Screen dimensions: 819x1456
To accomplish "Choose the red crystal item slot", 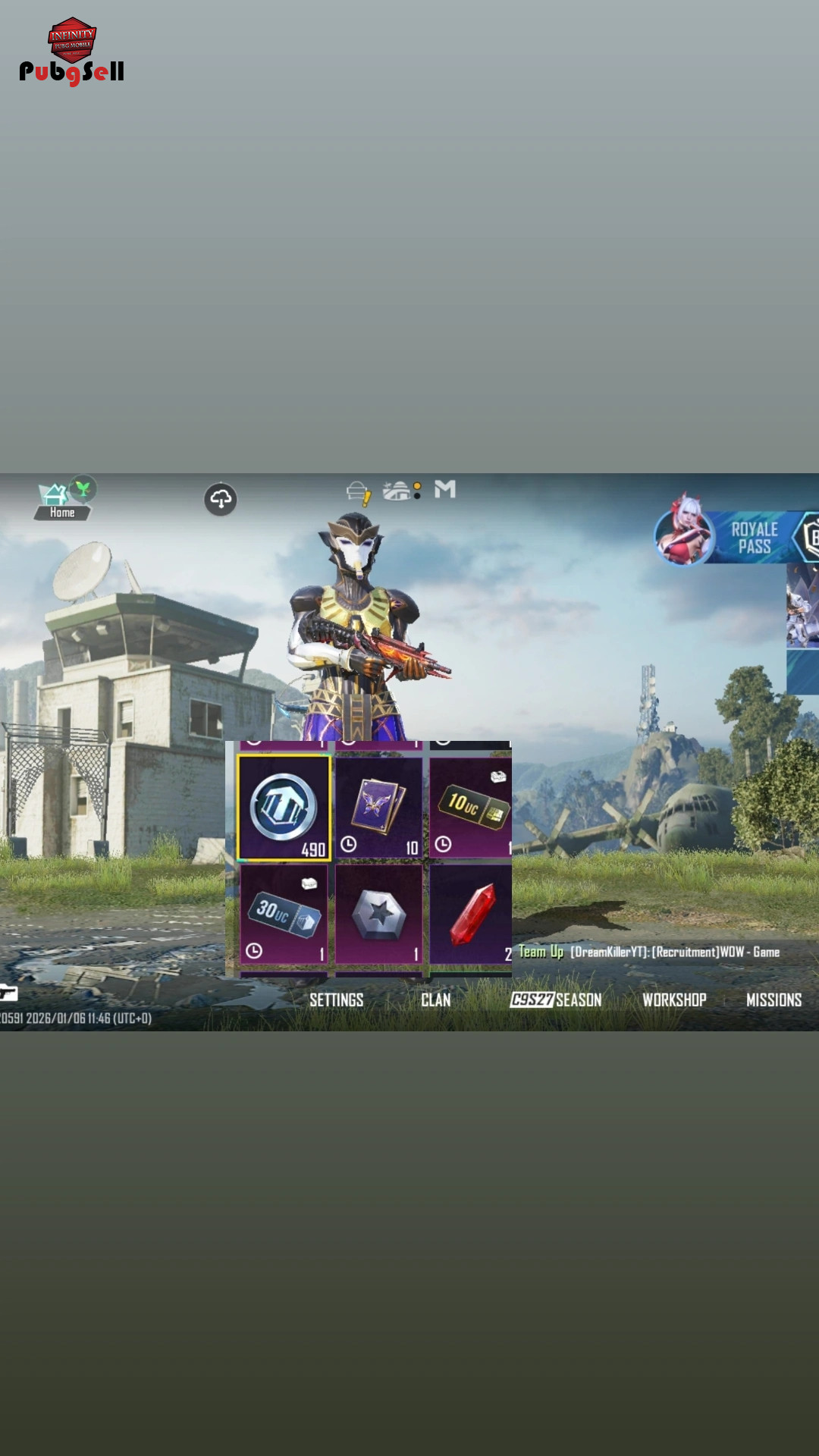I will click(471, 915).
